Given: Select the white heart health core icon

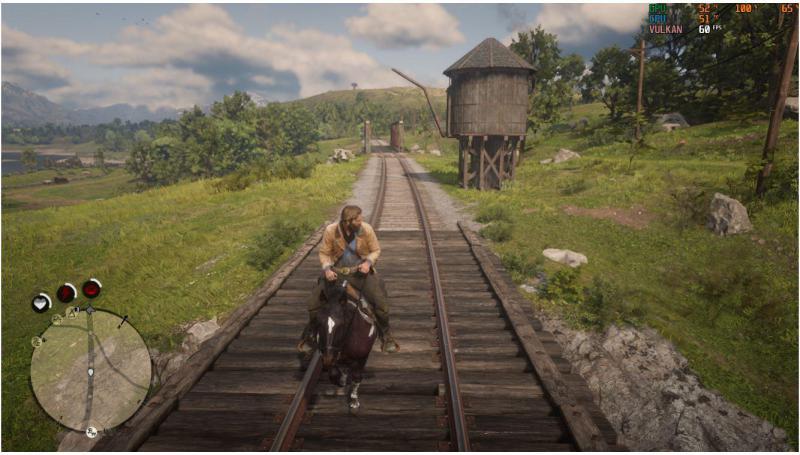Looking at the screenshot, I should click(x=41, y=301).
